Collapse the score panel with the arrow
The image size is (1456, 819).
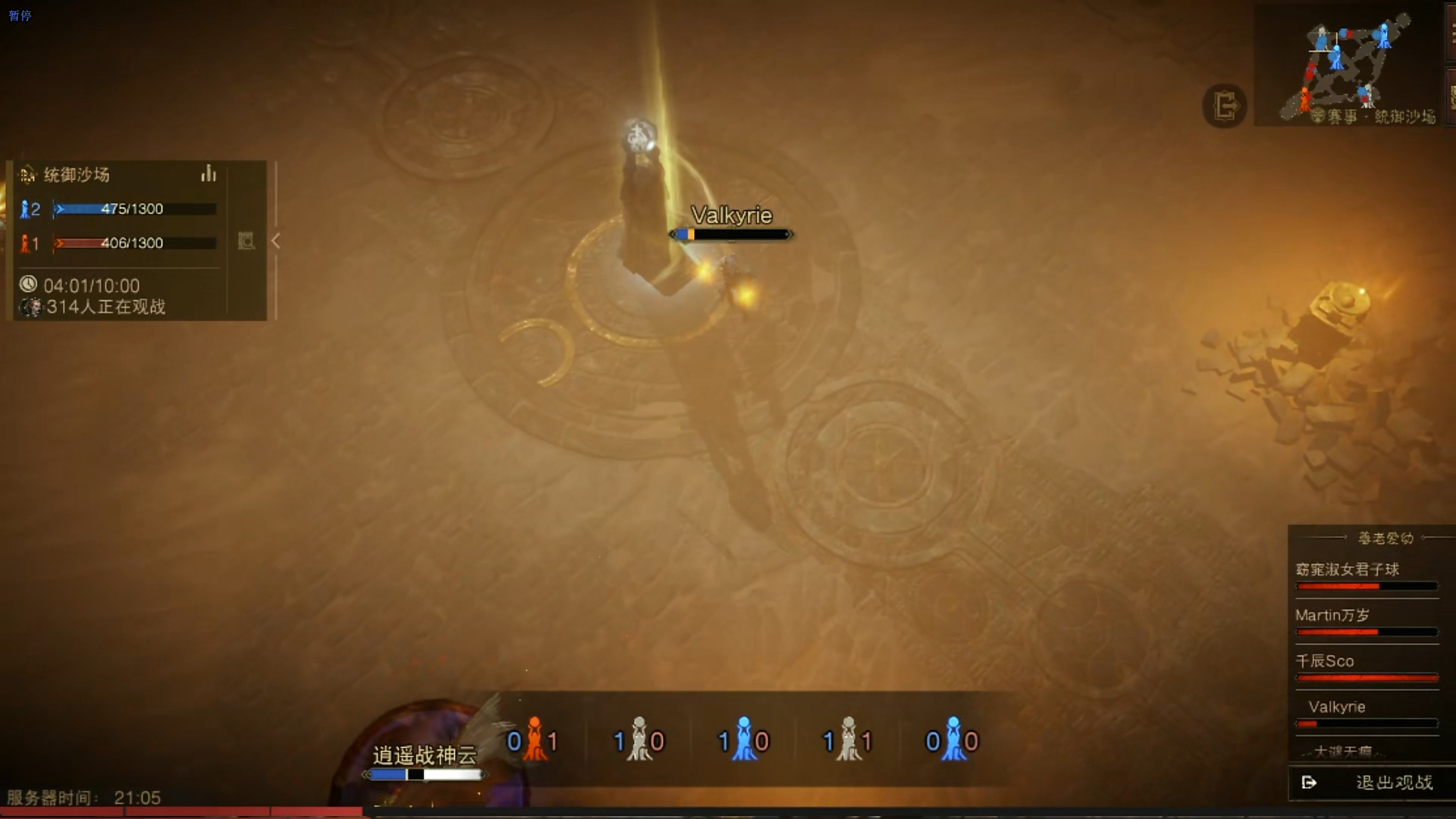pos(276,241)
